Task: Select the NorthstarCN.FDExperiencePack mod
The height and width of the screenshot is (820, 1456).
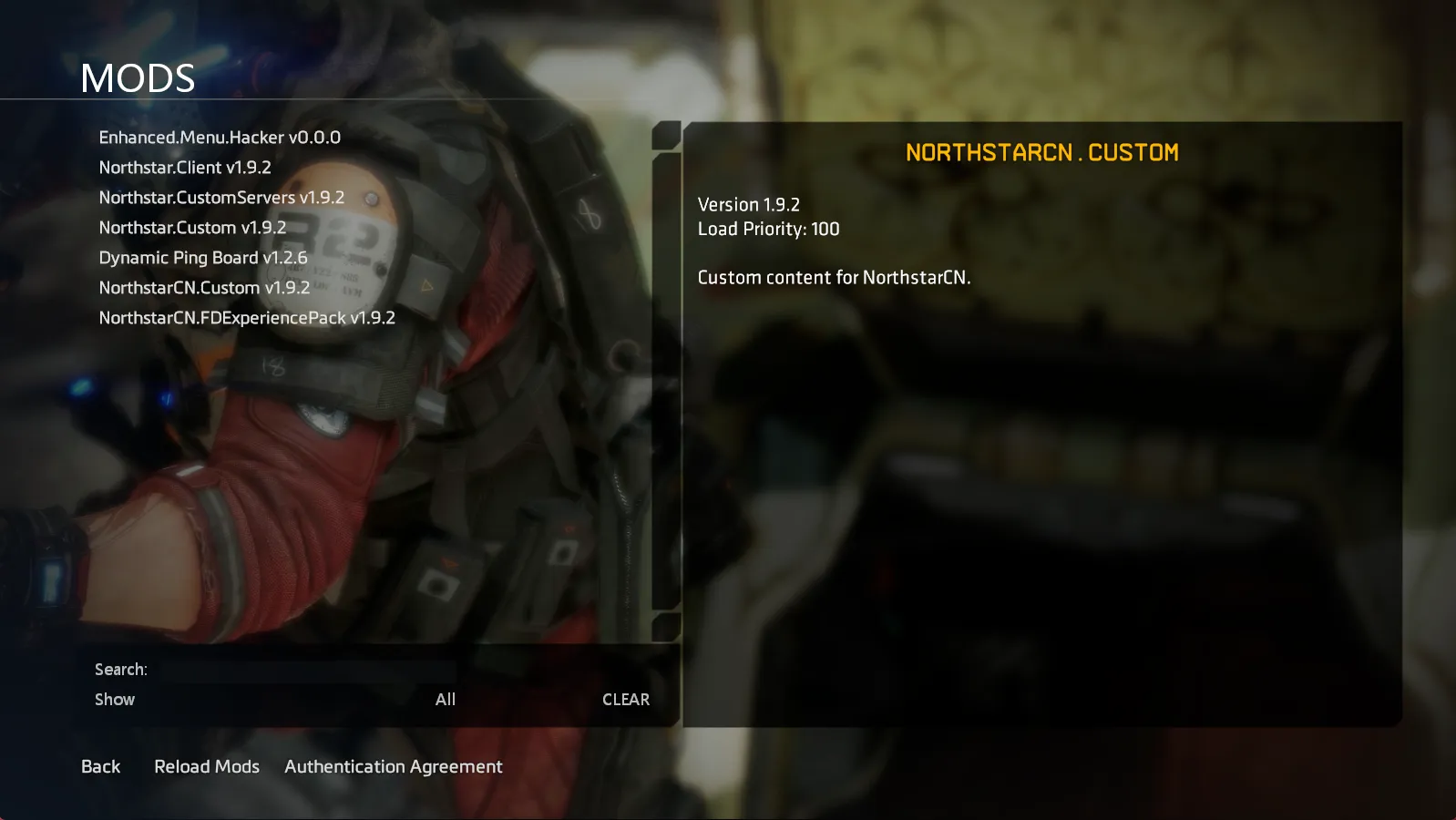Action: coord(247,317)
